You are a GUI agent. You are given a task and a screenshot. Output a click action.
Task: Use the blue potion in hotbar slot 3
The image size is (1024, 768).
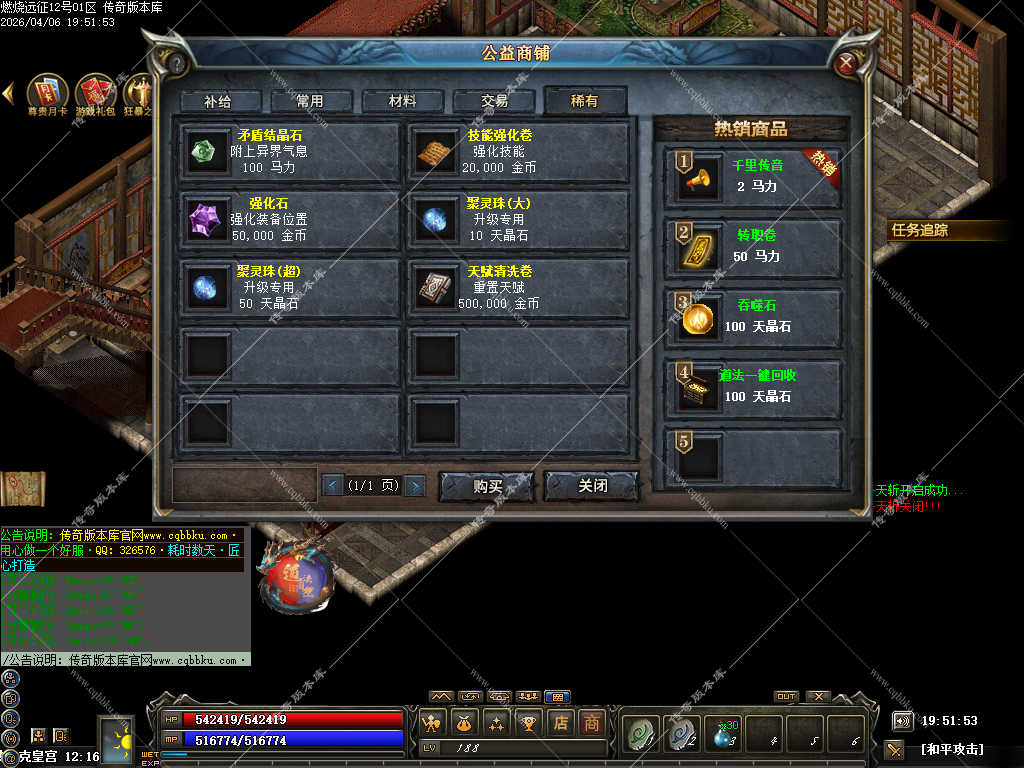pos(723,734)
